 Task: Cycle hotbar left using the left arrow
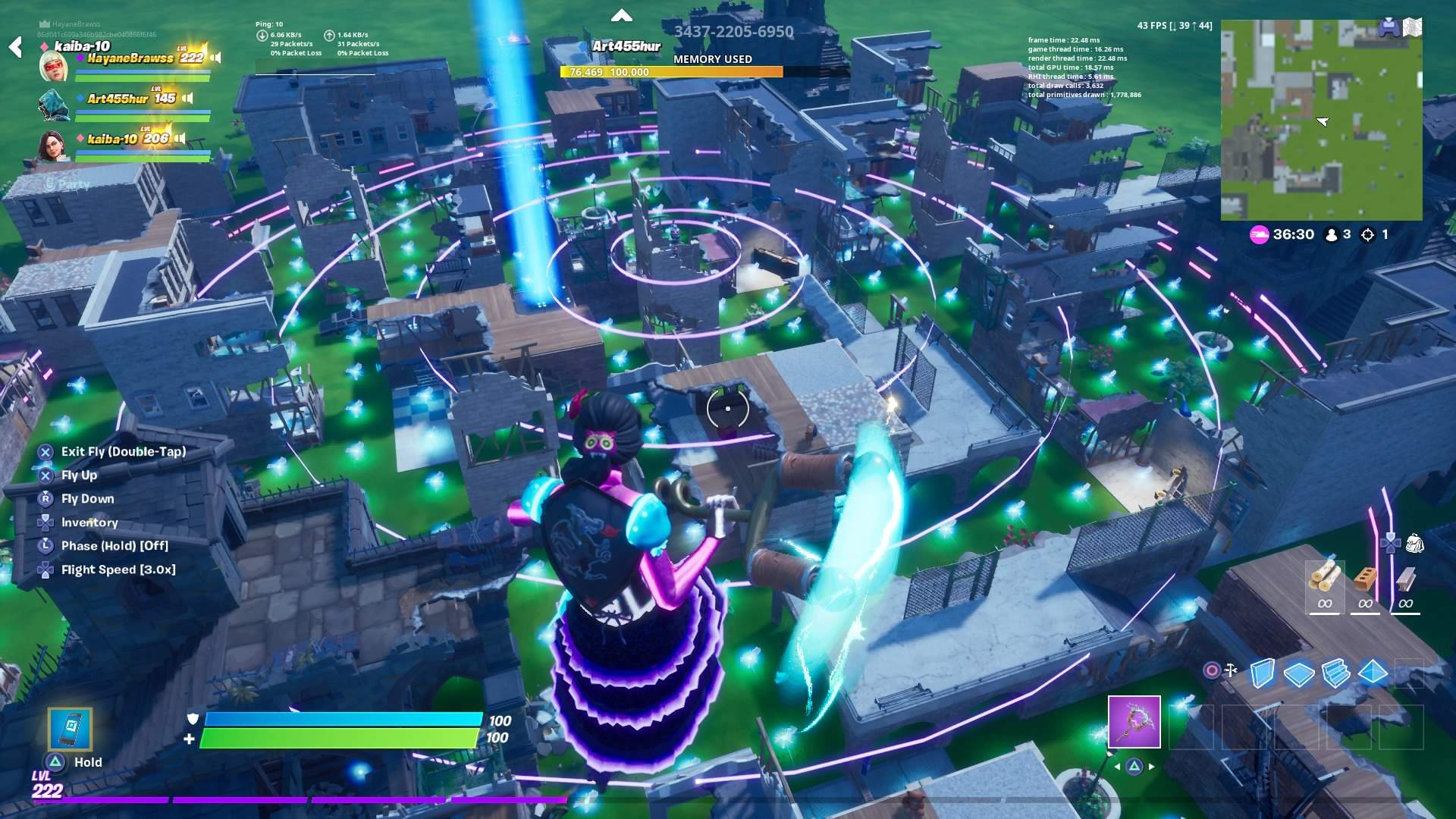(x=1116, y=767)
